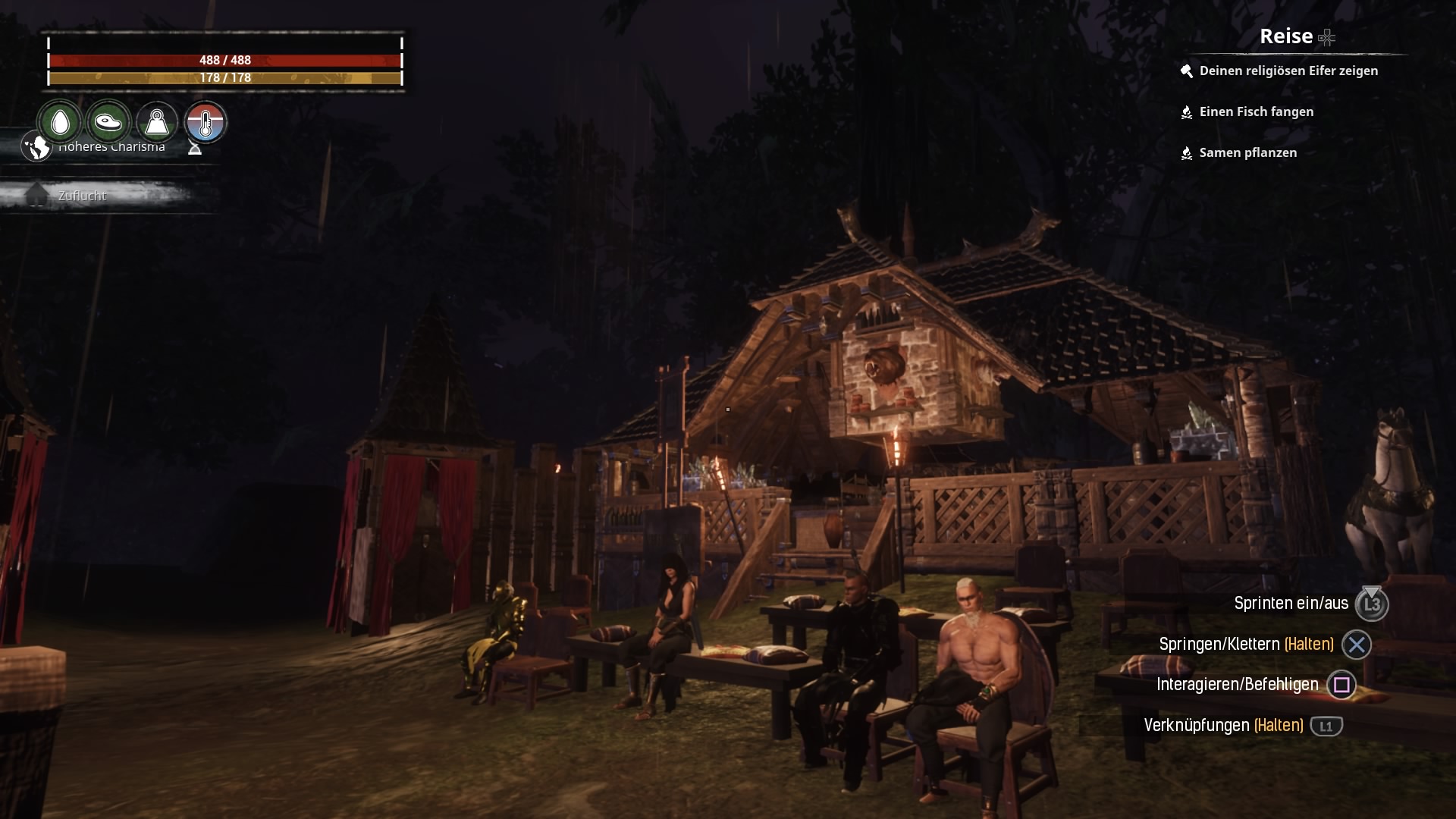This screenshot has width=1456, height=819.
Task: Open the Reise journey header
Action: (1286, 36)
